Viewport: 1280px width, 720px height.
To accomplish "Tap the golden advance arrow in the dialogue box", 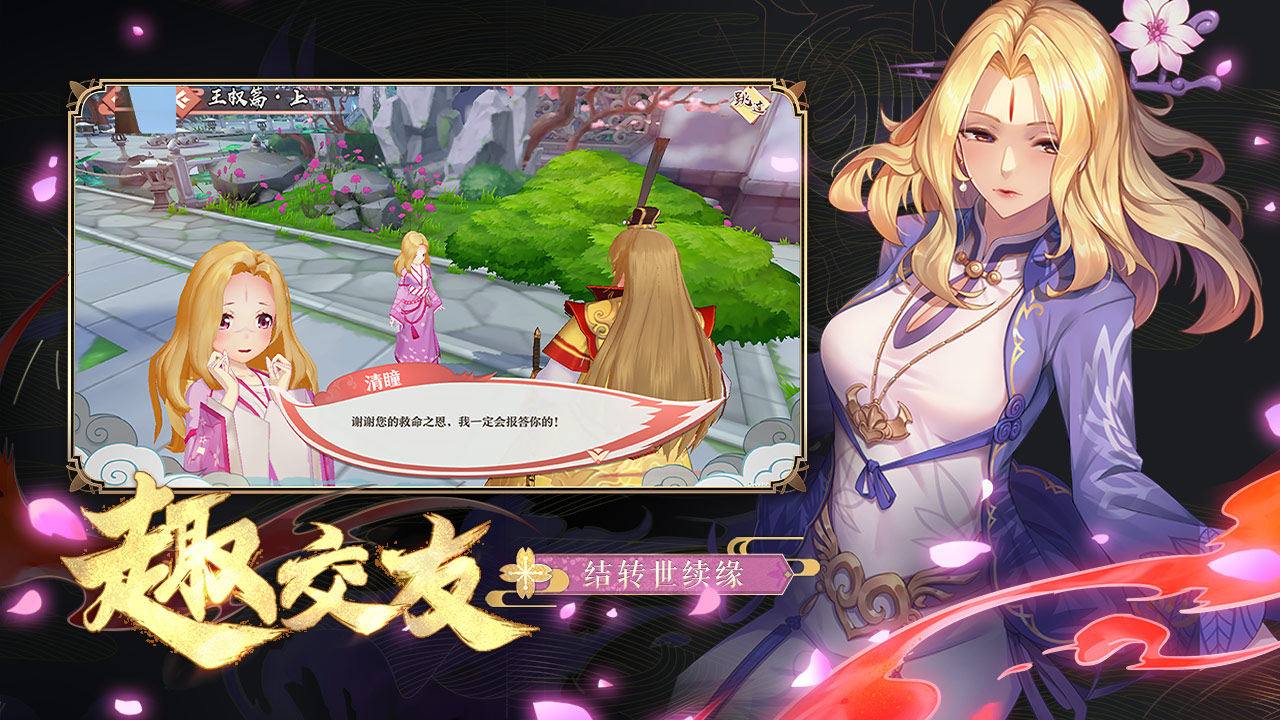I will 598,455.
